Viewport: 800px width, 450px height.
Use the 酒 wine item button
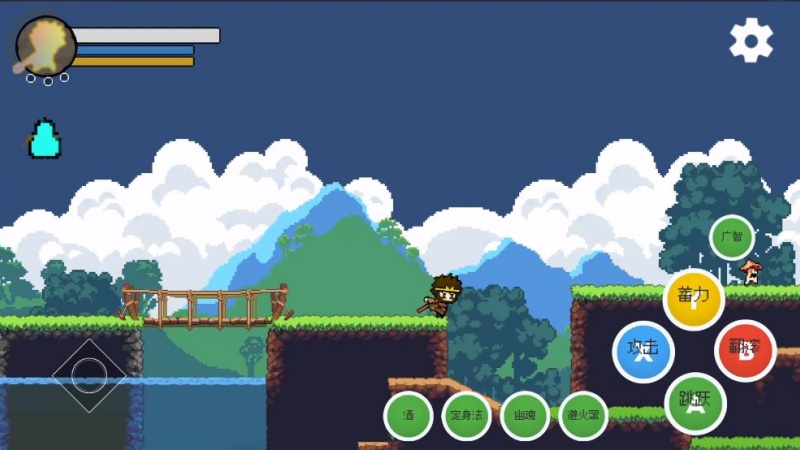[408, 415]
